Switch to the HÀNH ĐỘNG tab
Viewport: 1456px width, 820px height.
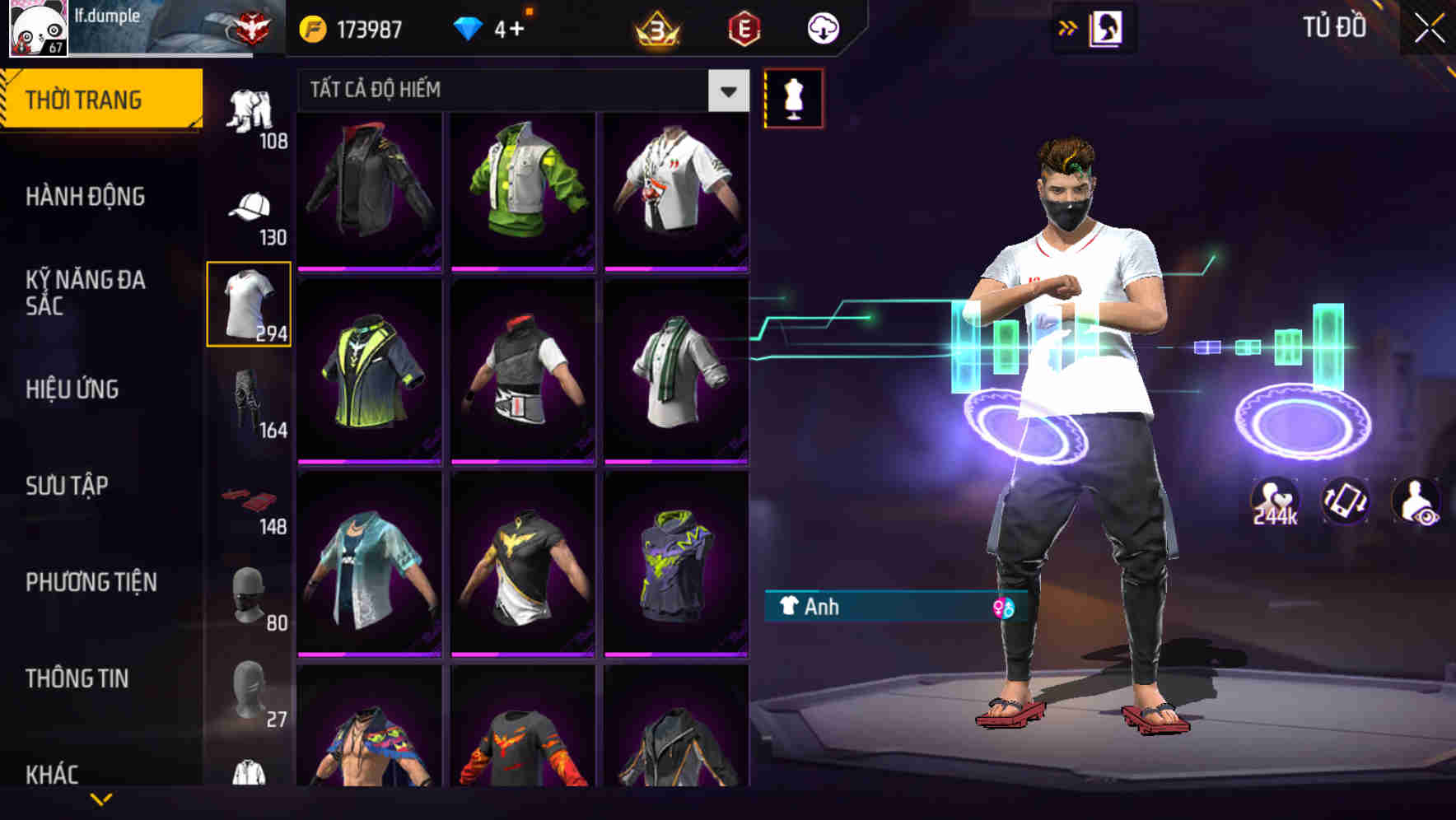[86, 196]
